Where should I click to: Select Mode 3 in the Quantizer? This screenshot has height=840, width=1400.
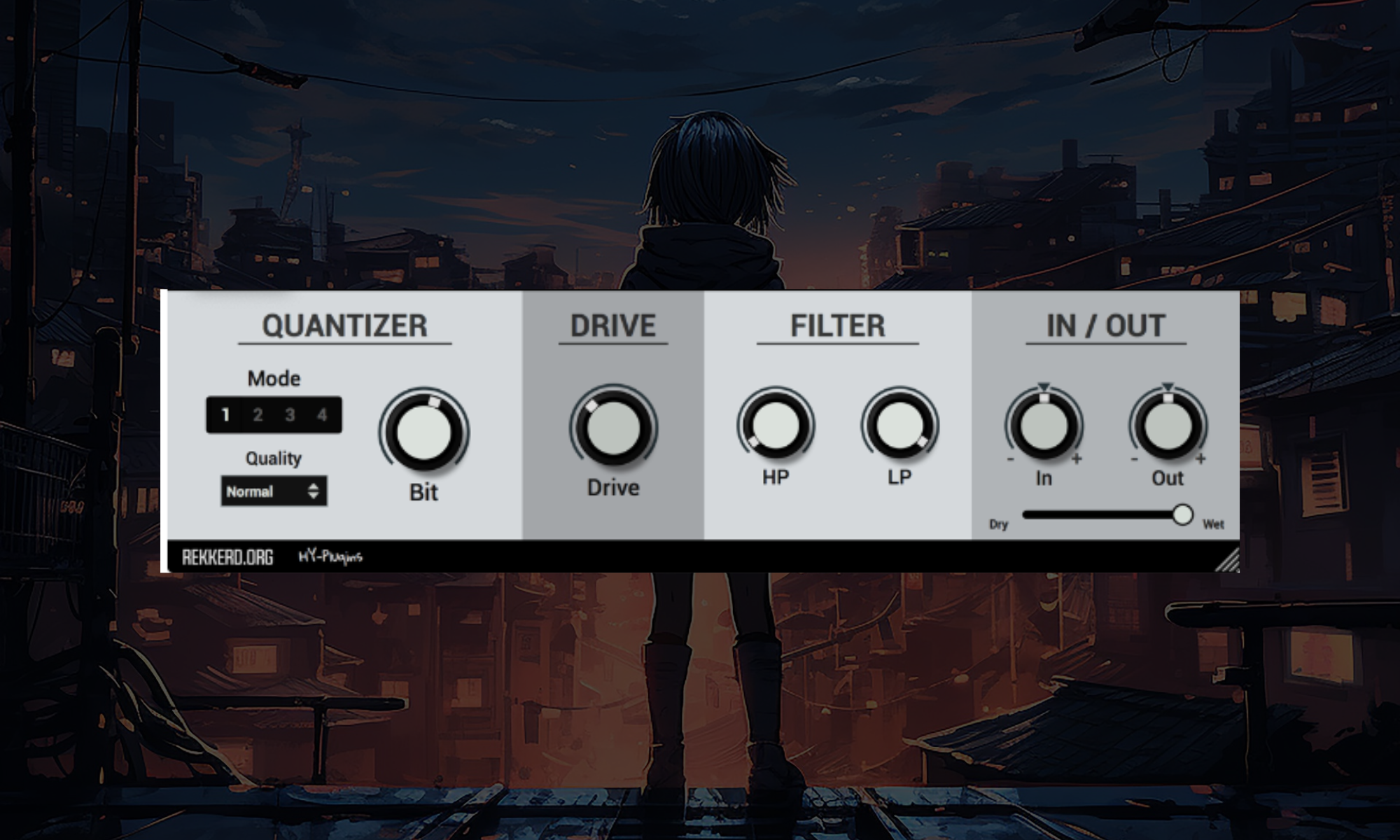289,414
